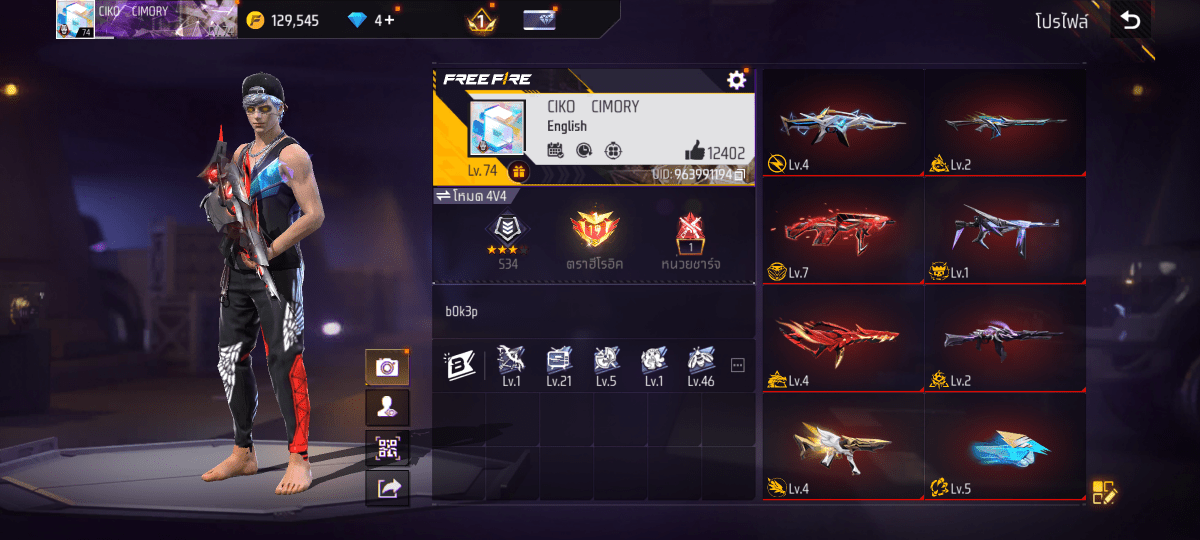Viewport: 1200px width, 540px height.
Task: Go back using the return arrow button
Action: click(x=1130, y=21)
